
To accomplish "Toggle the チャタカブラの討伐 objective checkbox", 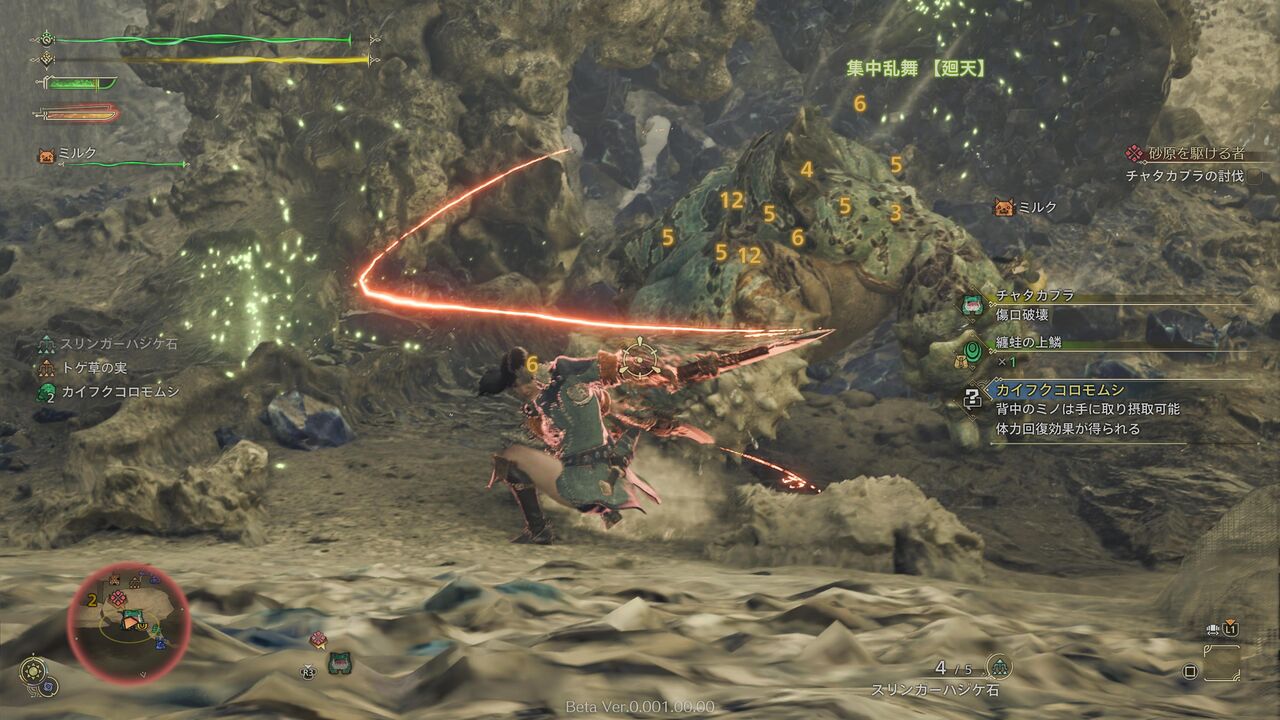I will (x=1254, y=176).
